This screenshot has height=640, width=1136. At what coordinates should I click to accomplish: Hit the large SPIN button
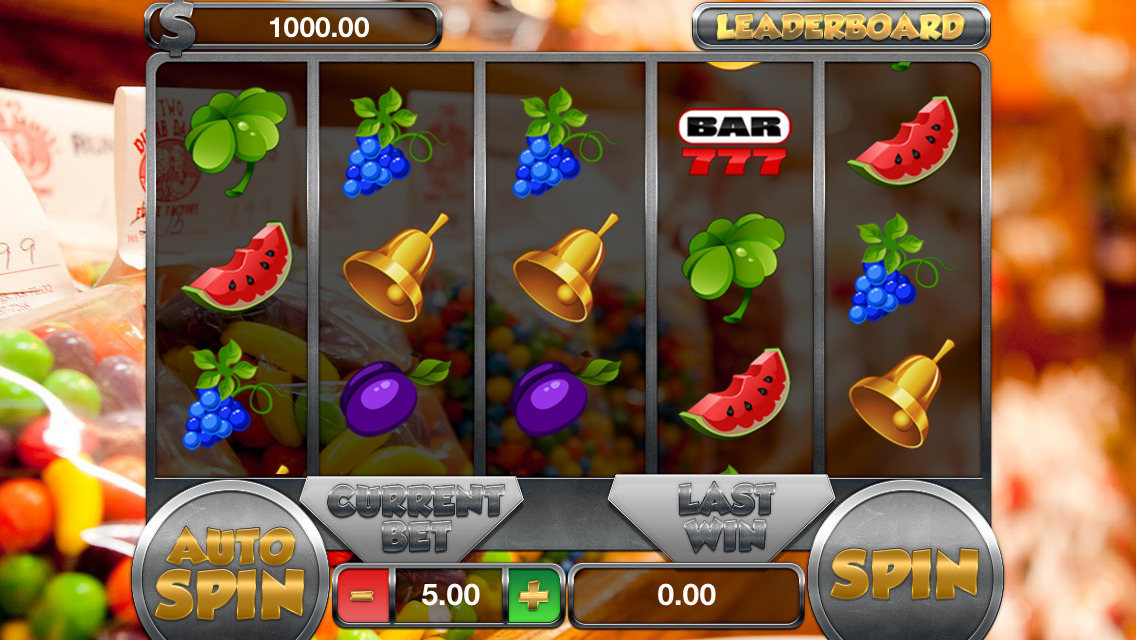[904, 573]
